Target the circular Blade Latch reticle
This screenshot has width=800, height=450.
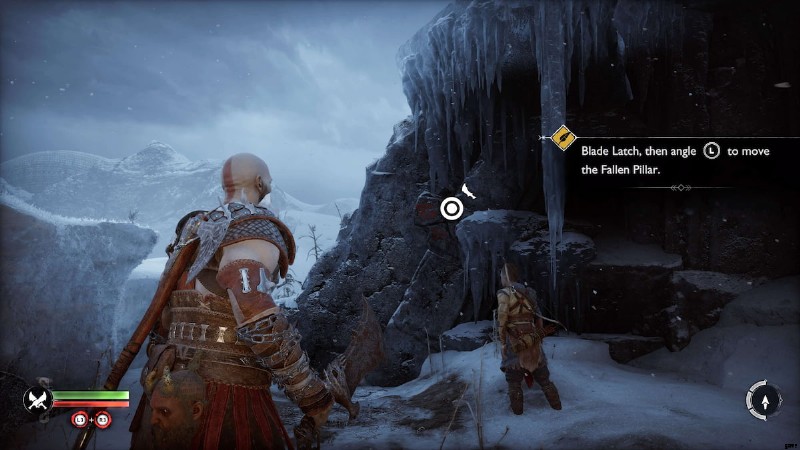point(452,208)
